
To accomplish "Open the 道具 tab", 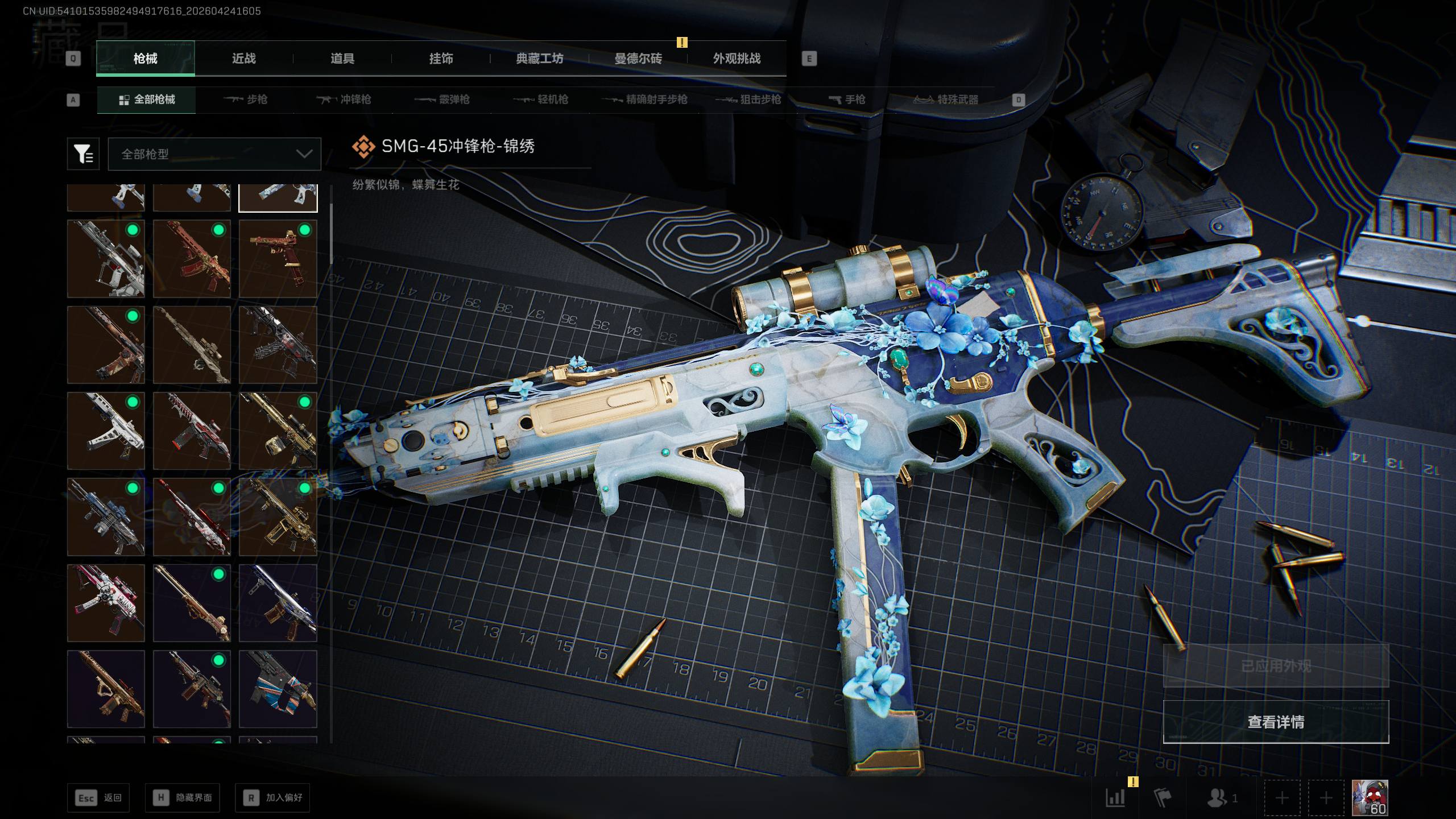I will (x=342, y=59).
